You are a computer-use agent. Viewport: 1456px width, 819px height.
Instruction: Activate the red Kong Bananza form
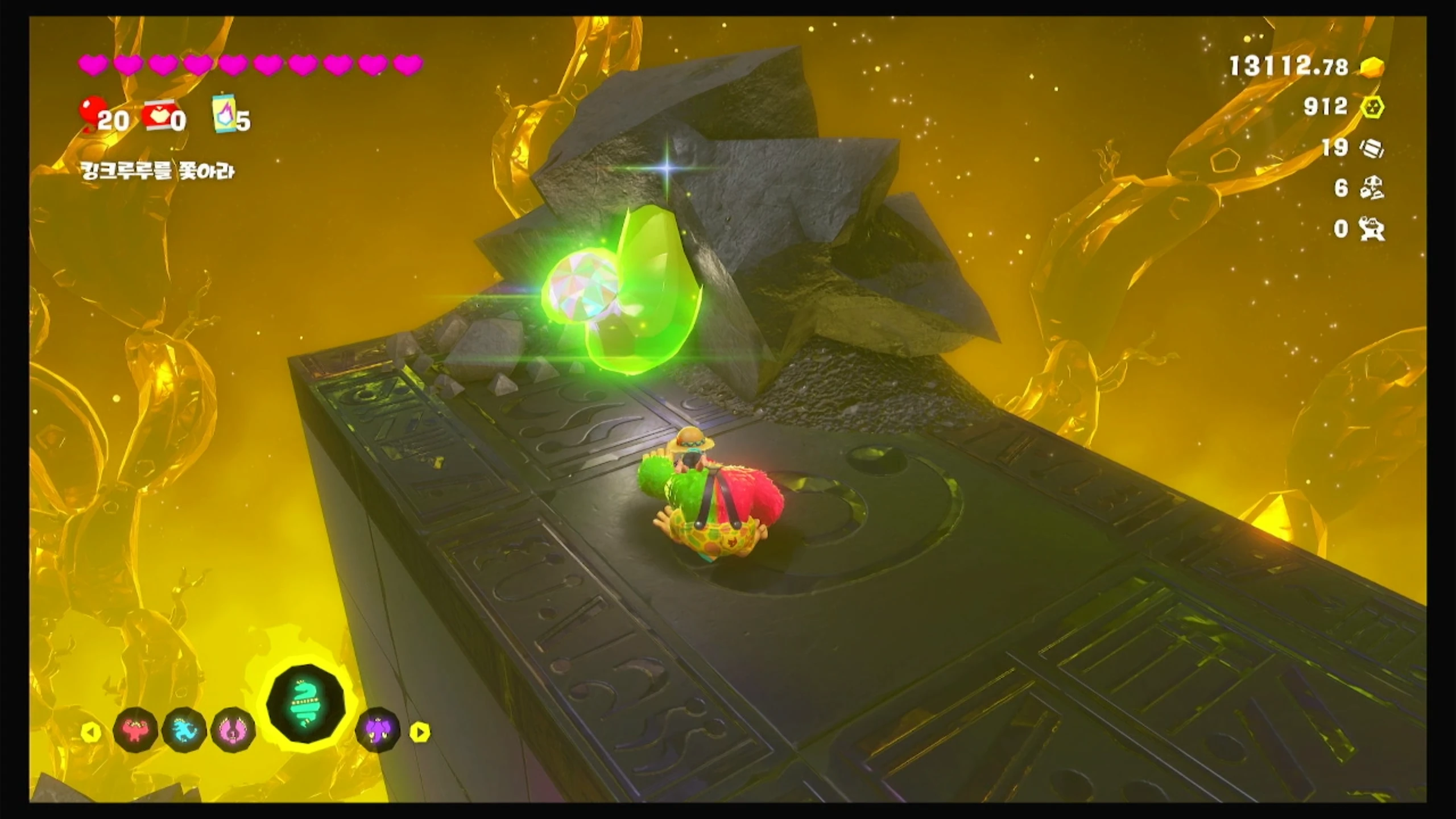[x=135, y=730]
